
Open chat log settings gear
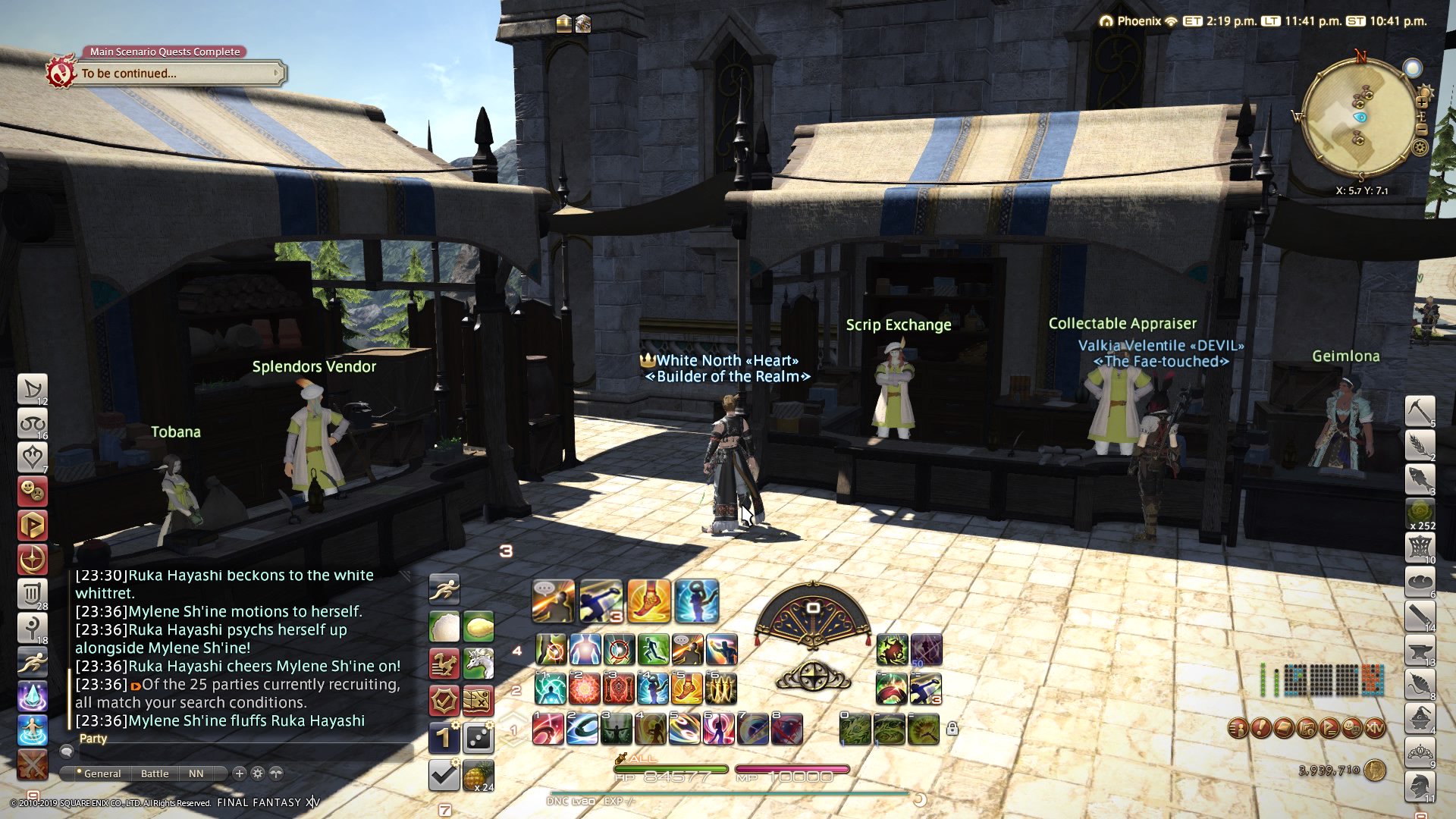coord(258,773)
